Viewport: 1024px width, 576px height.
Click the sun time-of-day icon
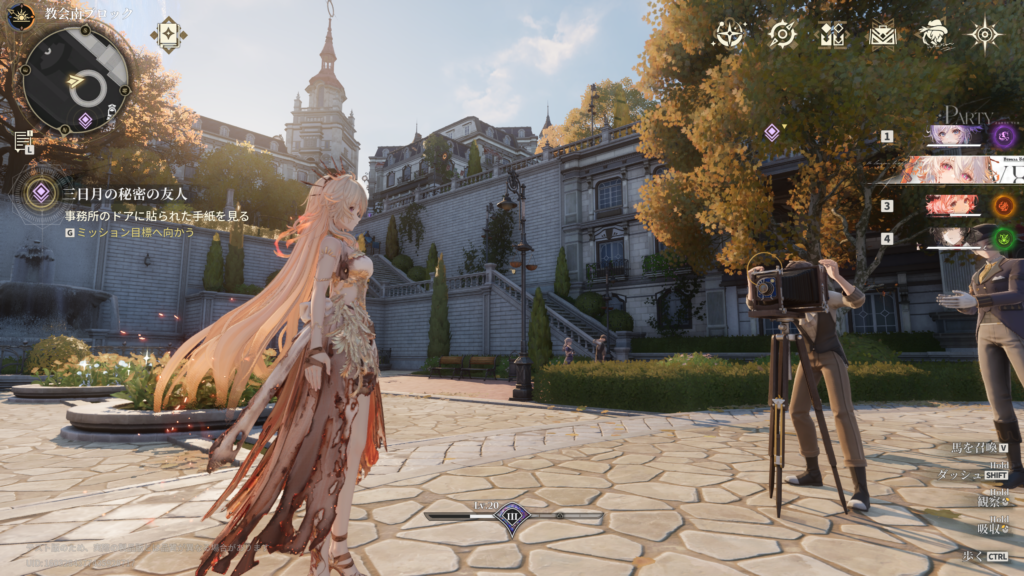(x=20, y=16)
